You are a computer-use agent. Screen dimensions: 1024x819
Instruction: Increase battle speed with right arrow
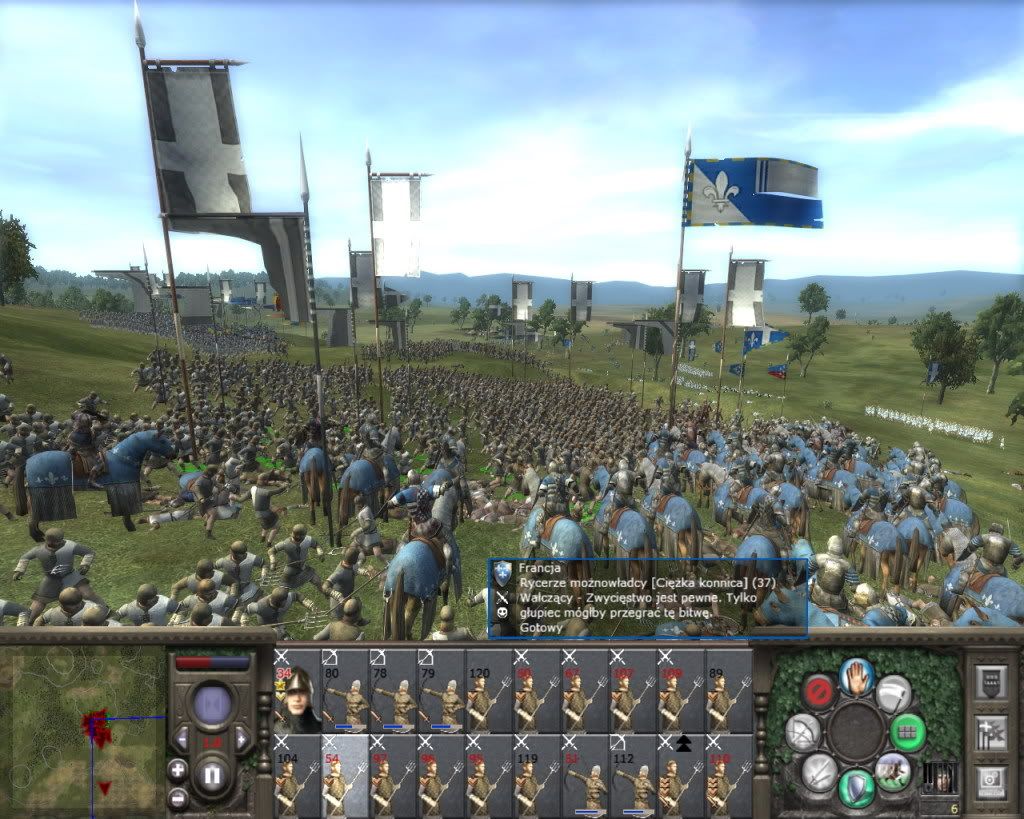pyautogui.click(x=241, y=739)
